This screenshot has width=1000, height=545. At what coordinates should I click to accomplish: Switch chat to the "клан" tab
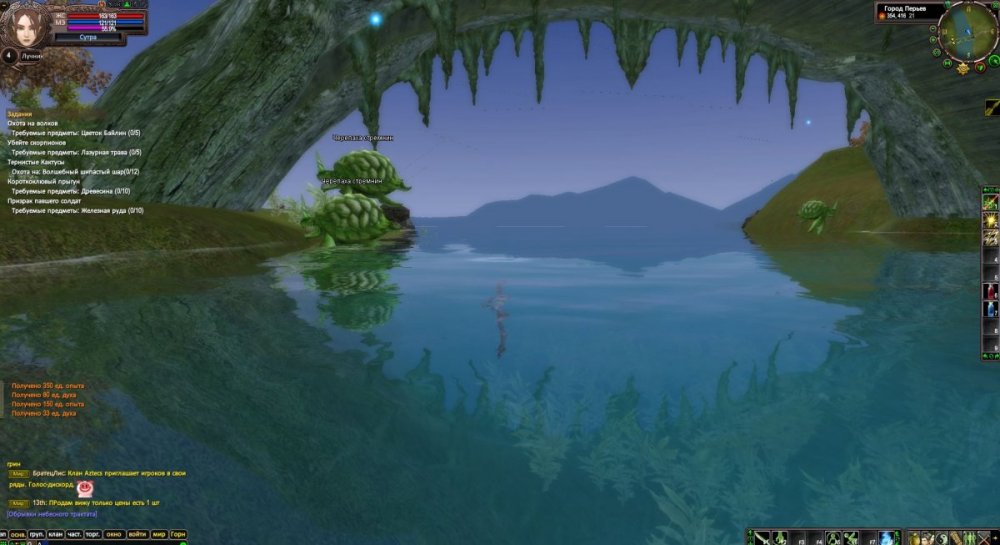pyautogui.click(x=55, y=535)
